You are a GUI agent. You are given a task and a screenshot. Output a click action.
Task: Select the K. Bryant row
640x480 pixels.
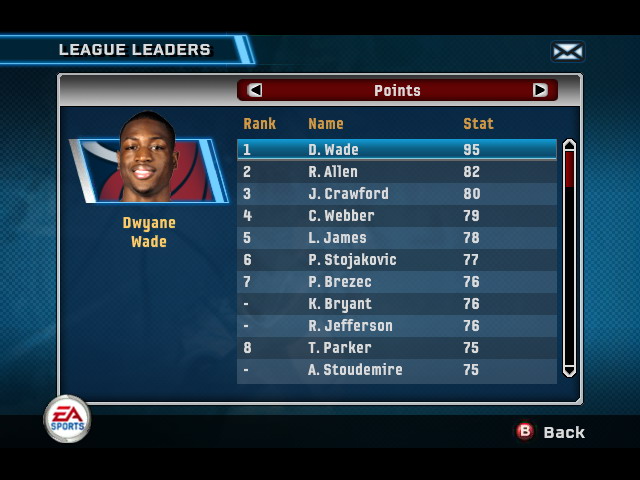pos(396,304)
